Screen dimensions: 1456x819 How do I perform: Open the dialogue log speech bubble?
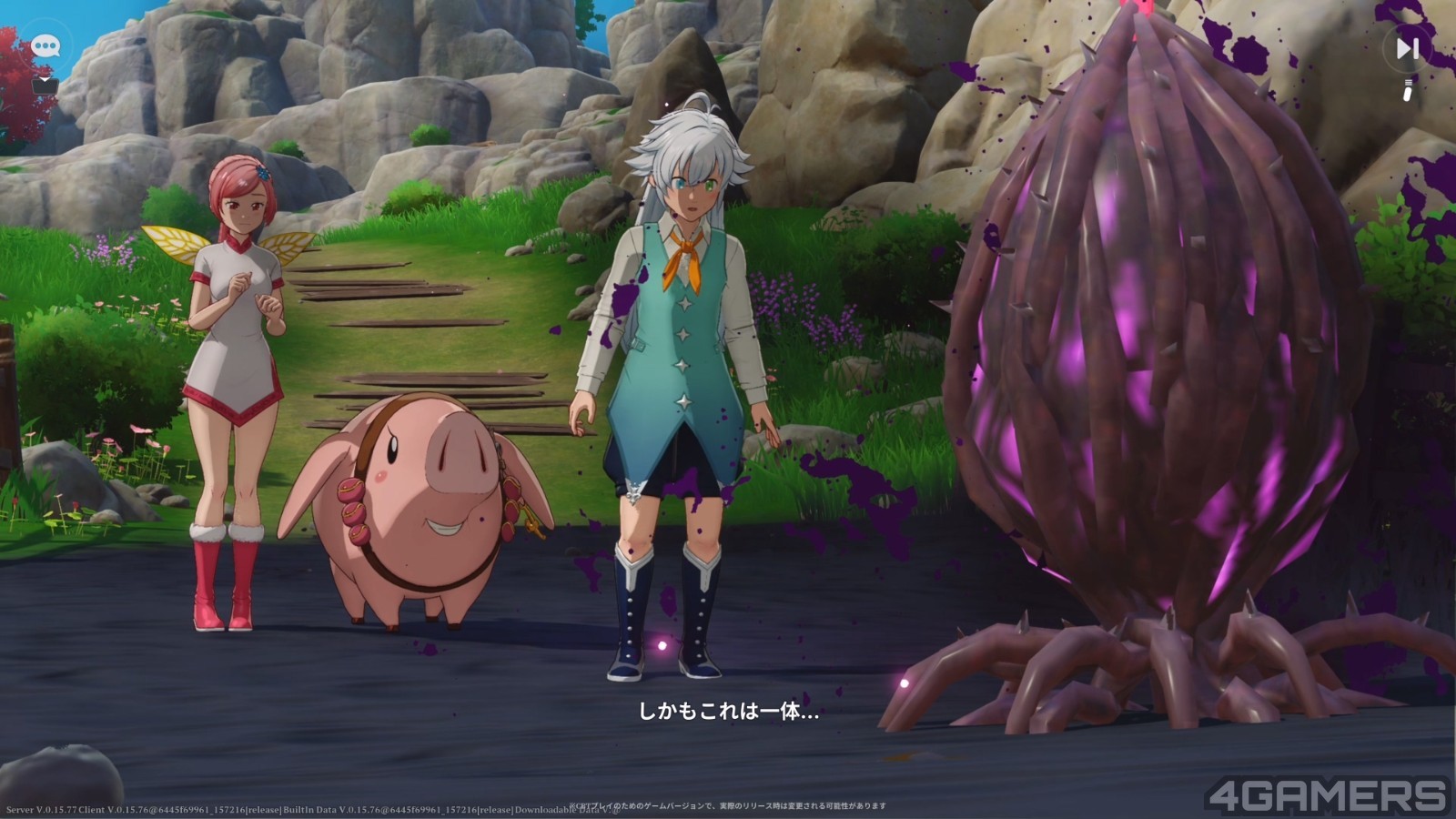click(45, 45)
